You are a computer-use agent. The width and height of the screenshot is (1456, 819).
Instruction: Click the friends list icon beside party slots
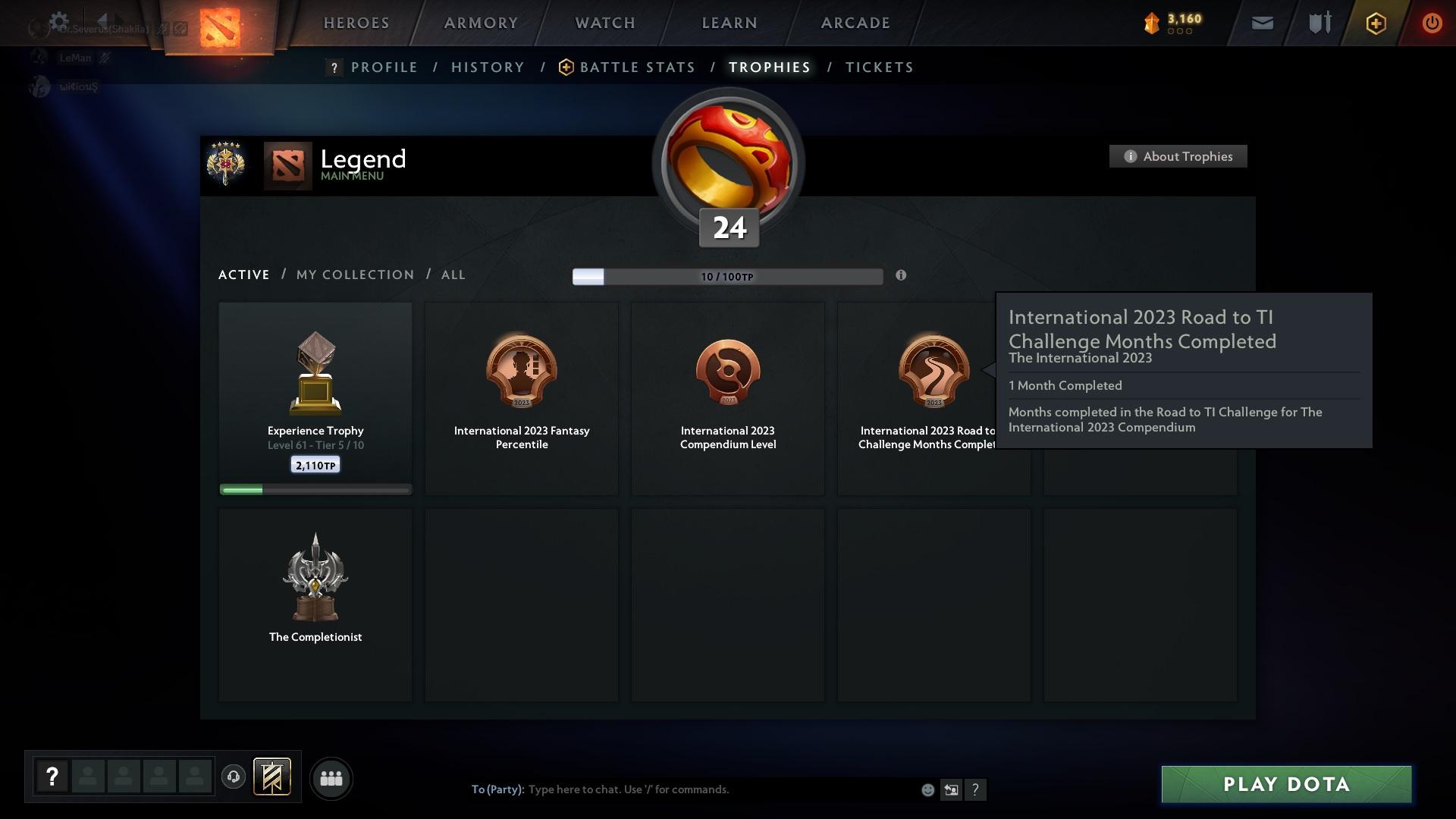pos(331,778)
